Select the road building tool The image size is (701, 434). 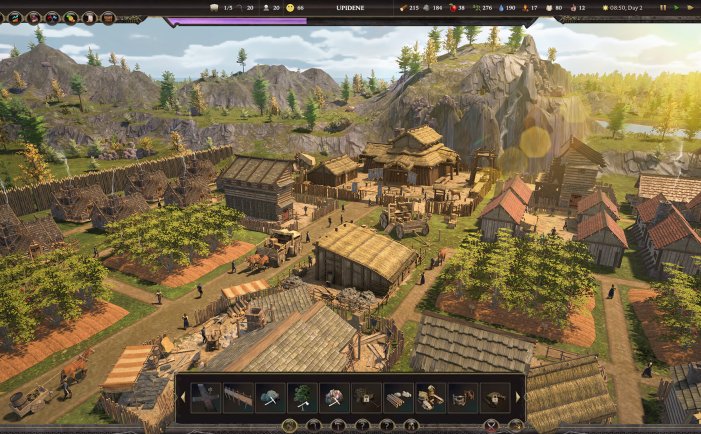pyautogui.click(x=206, y=397)
